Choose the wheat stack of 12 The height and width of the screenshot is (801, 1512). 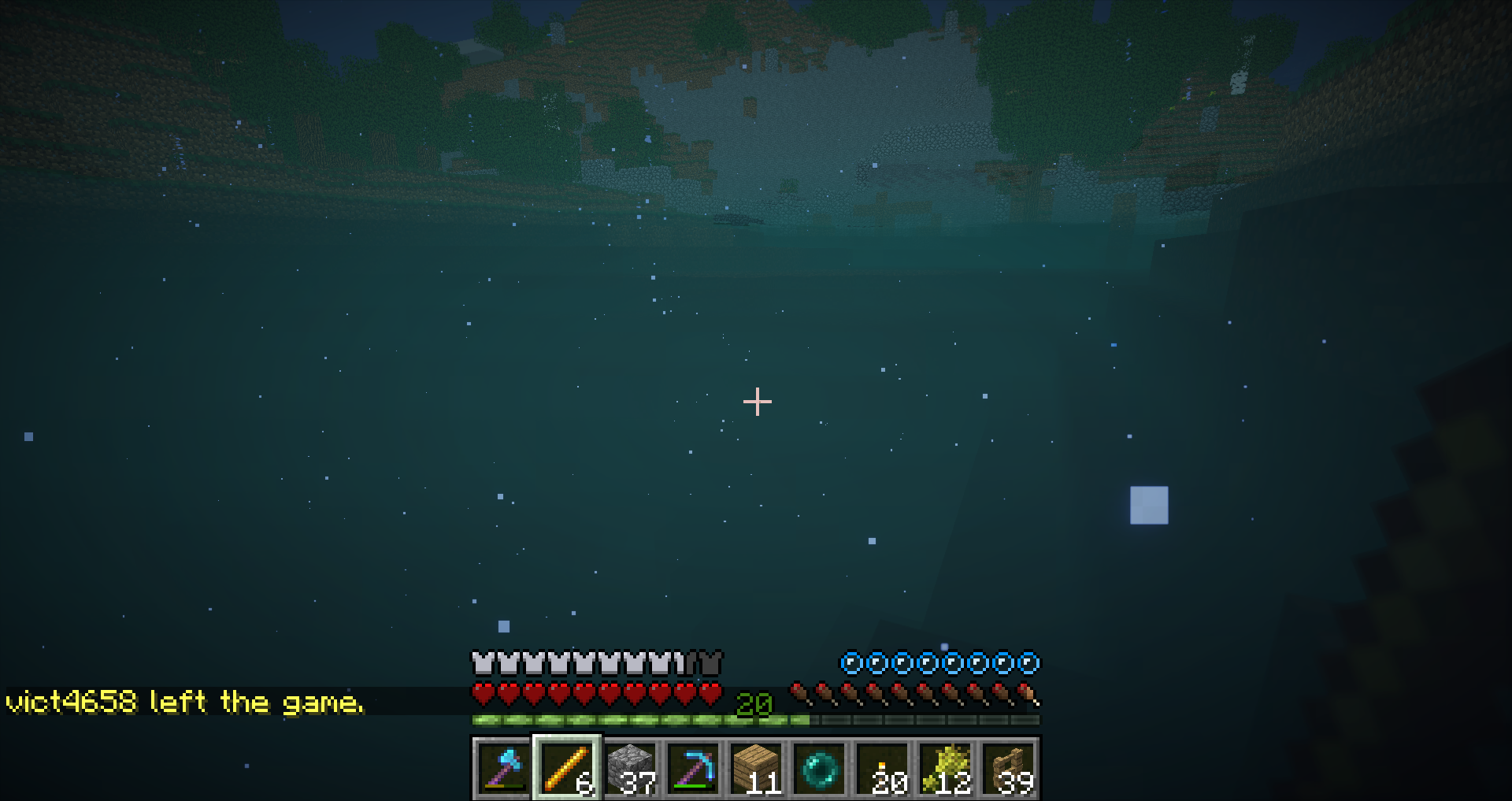[945, 768]
